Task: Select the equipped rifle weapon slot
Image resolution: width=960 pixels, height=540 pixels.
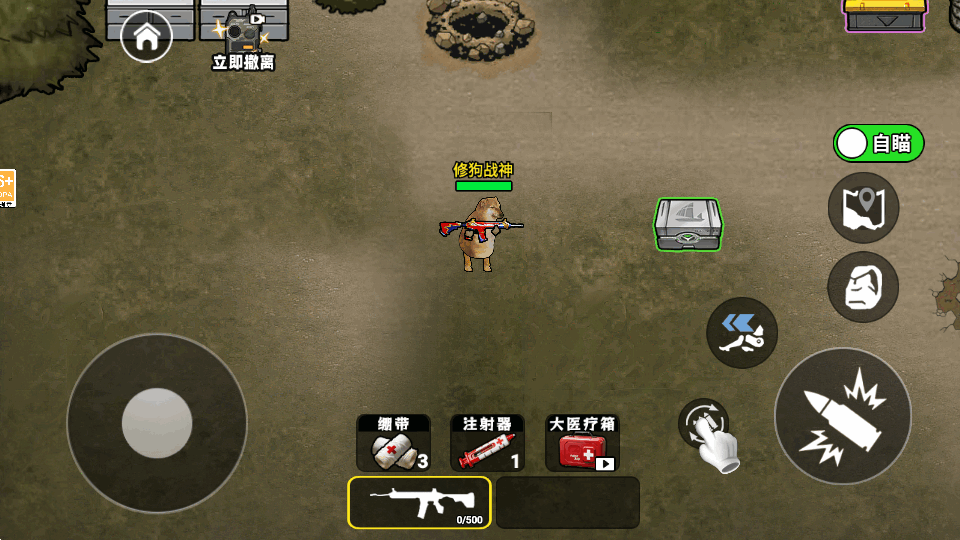Action: [x=420, y=502]
